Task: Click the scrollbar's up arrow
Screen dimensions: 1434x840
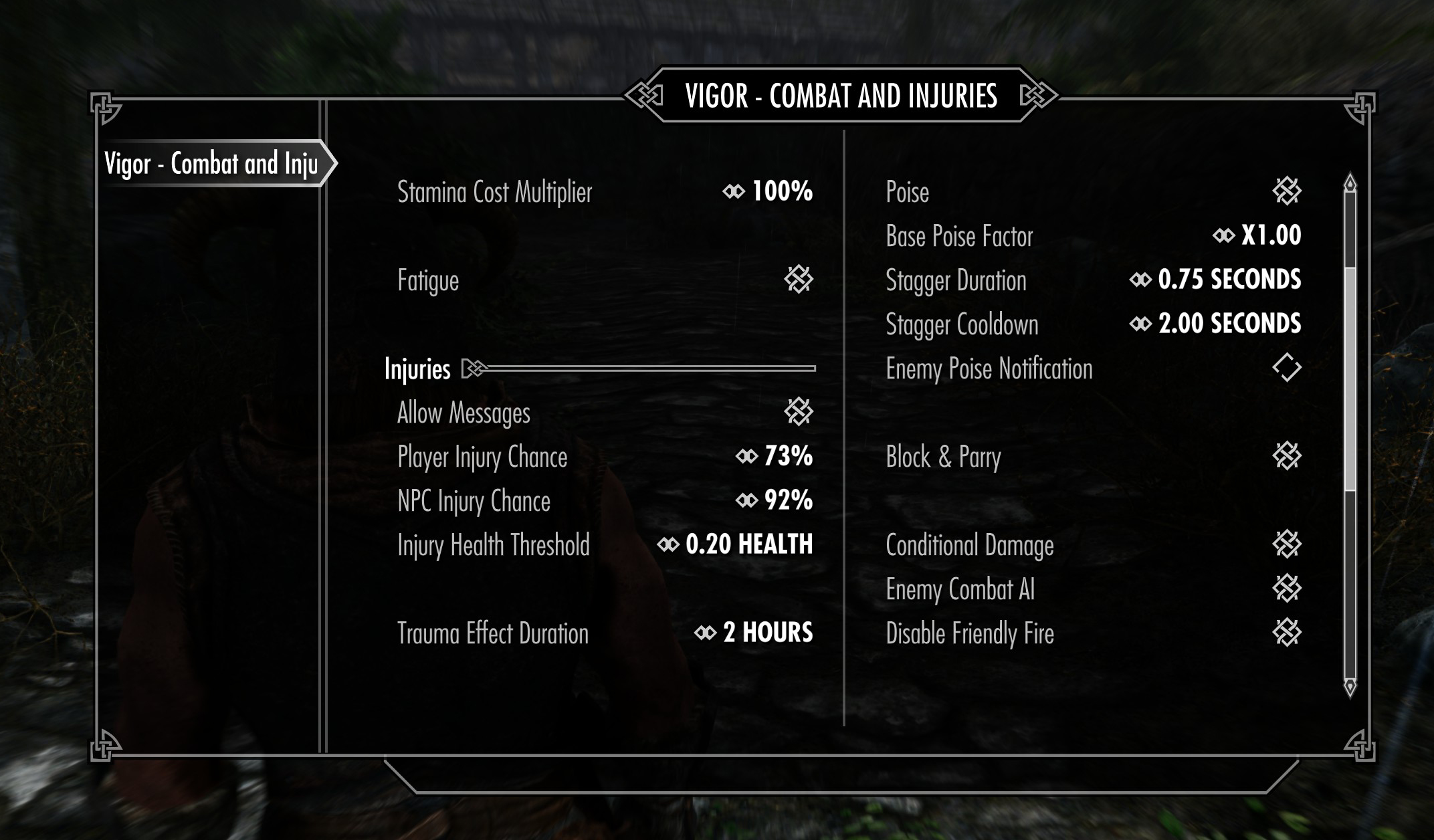Action: pos(1350,183)
